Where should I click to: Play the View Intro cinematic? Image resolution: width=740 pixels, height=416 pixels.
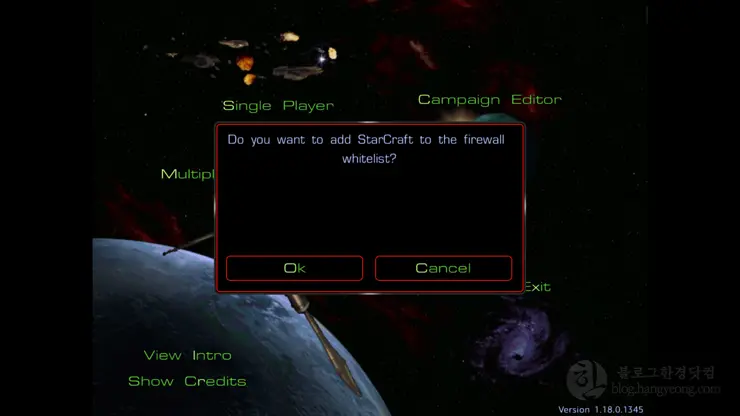click(187, 355)
